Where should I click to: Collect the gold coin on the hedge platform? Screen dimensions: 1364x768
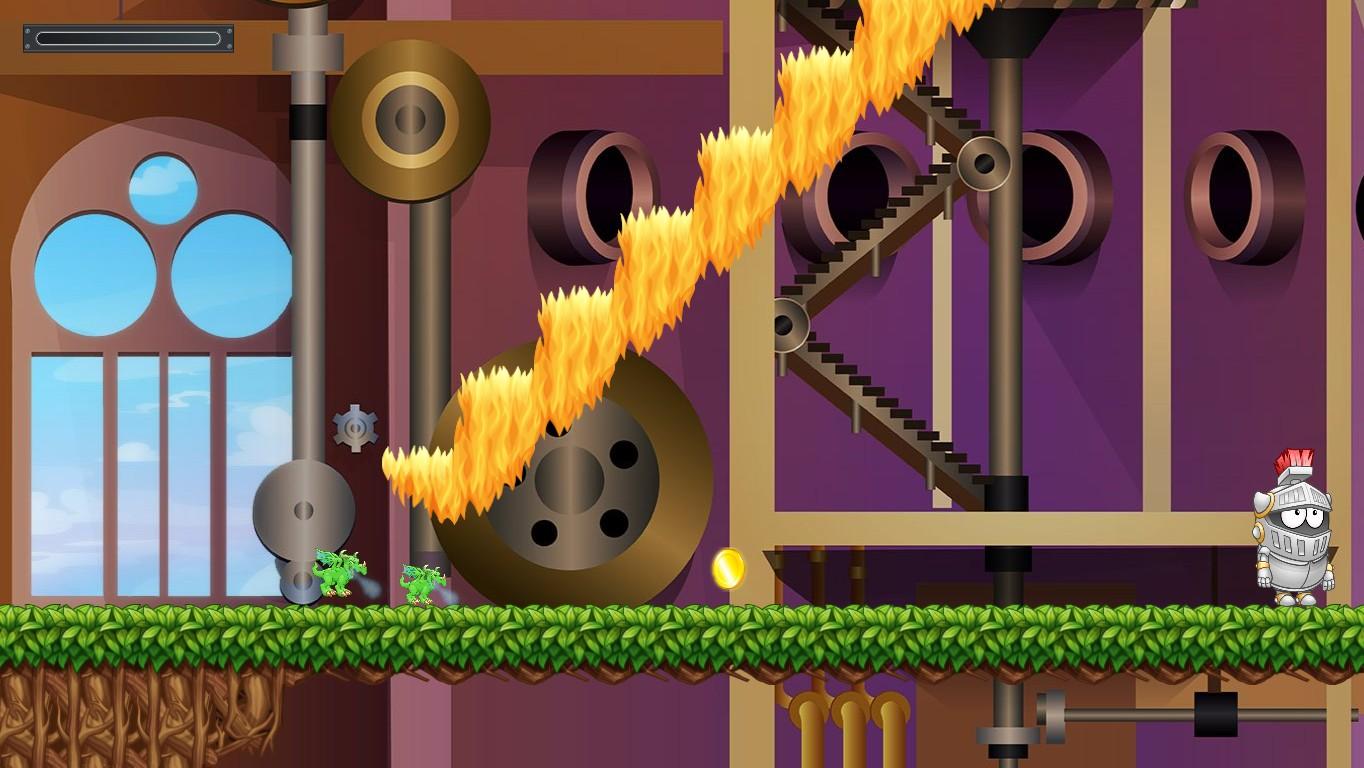pyautogui.click(x=729, y=569)
